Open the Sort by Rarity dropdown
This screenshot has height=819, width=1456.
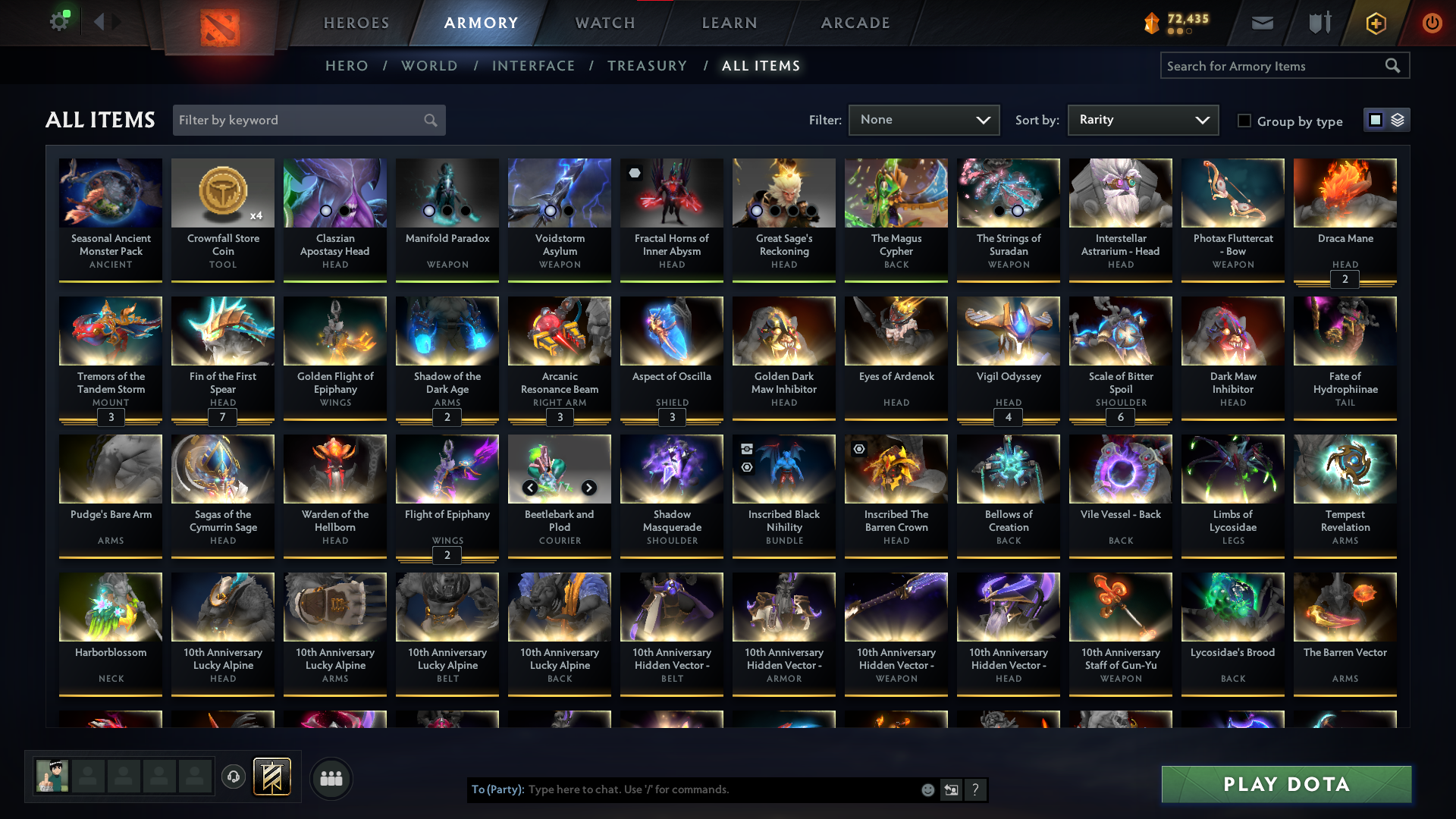point(1143,120)
